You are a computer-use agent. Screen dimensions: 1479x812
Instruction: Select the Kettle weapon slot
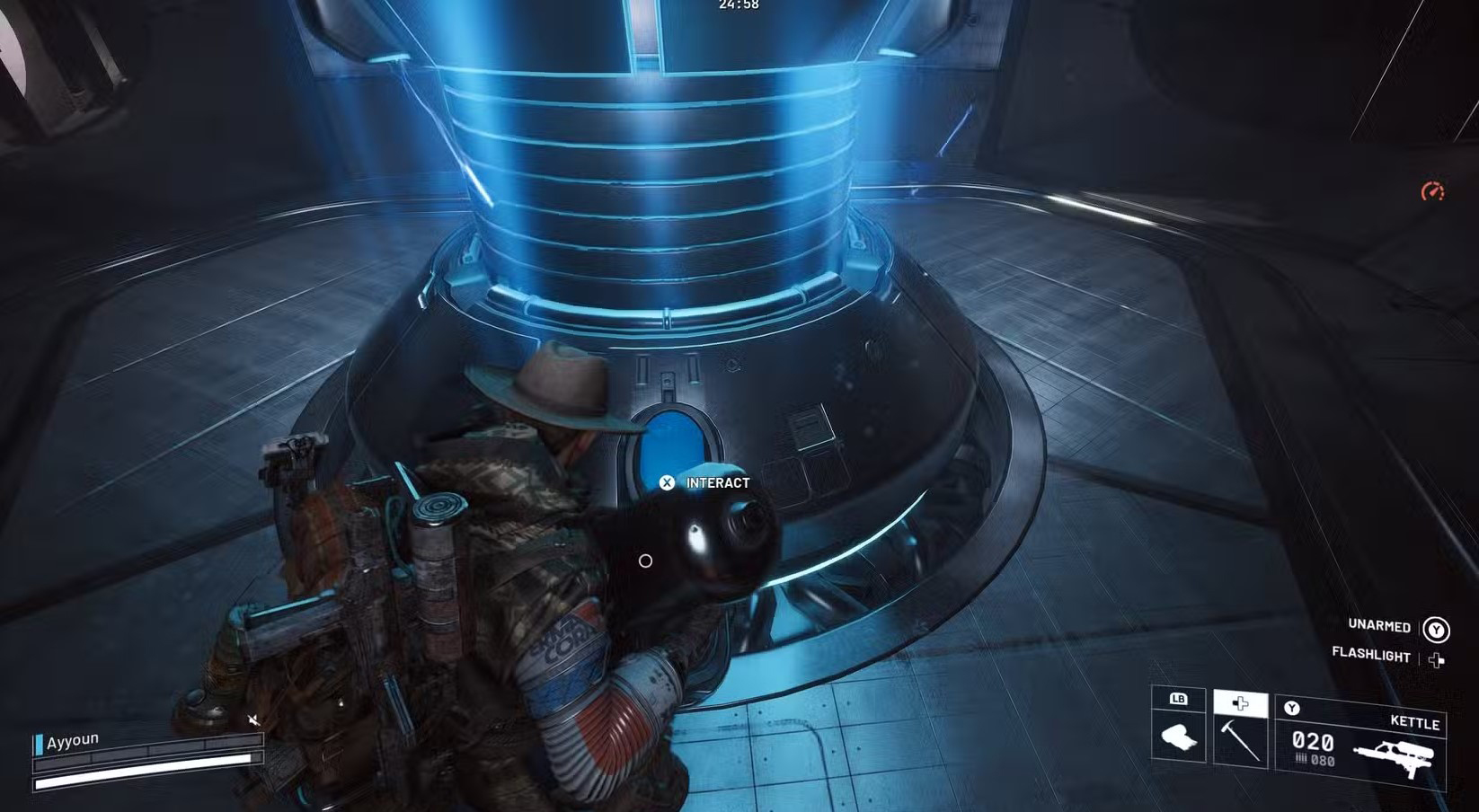pyautogui.click(x=1361, y=742)
